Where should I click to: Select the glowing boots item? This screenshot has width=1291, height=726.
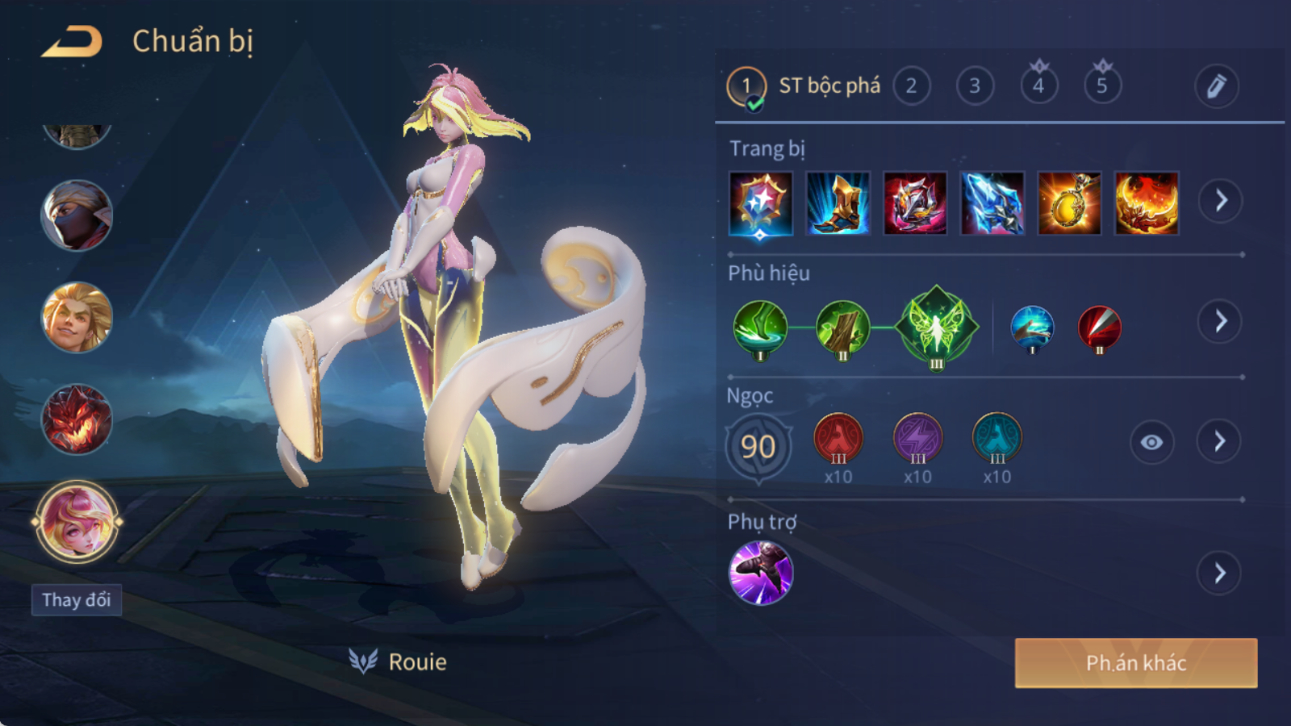(838, 204)
